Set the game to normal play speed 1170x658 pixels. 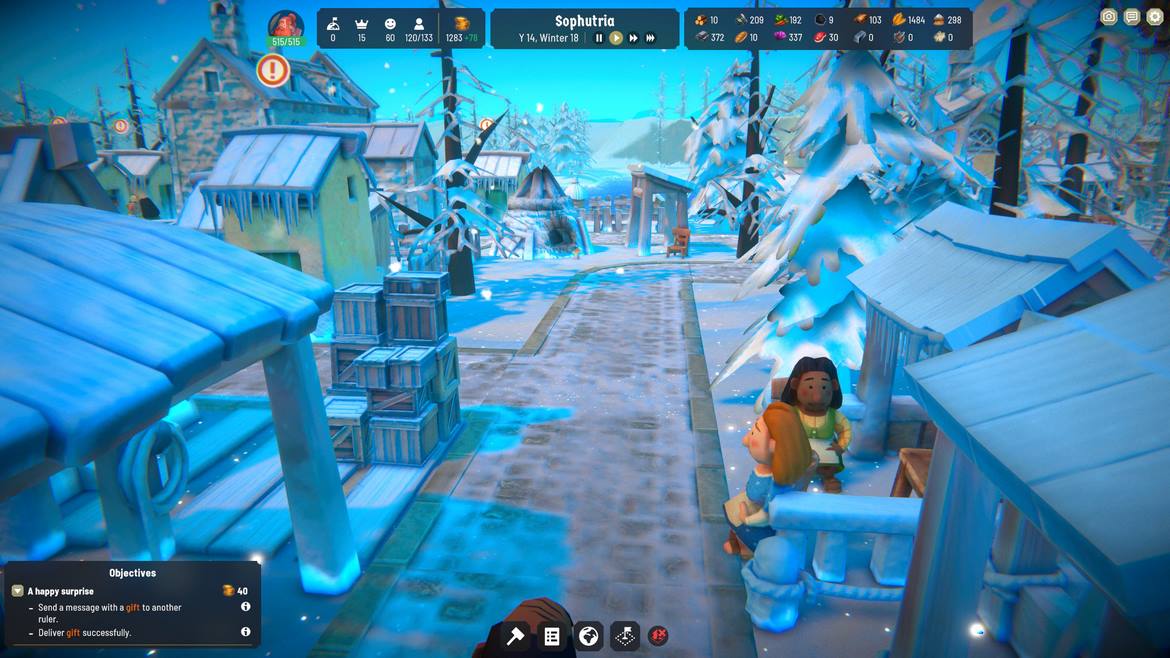[616, 38]
